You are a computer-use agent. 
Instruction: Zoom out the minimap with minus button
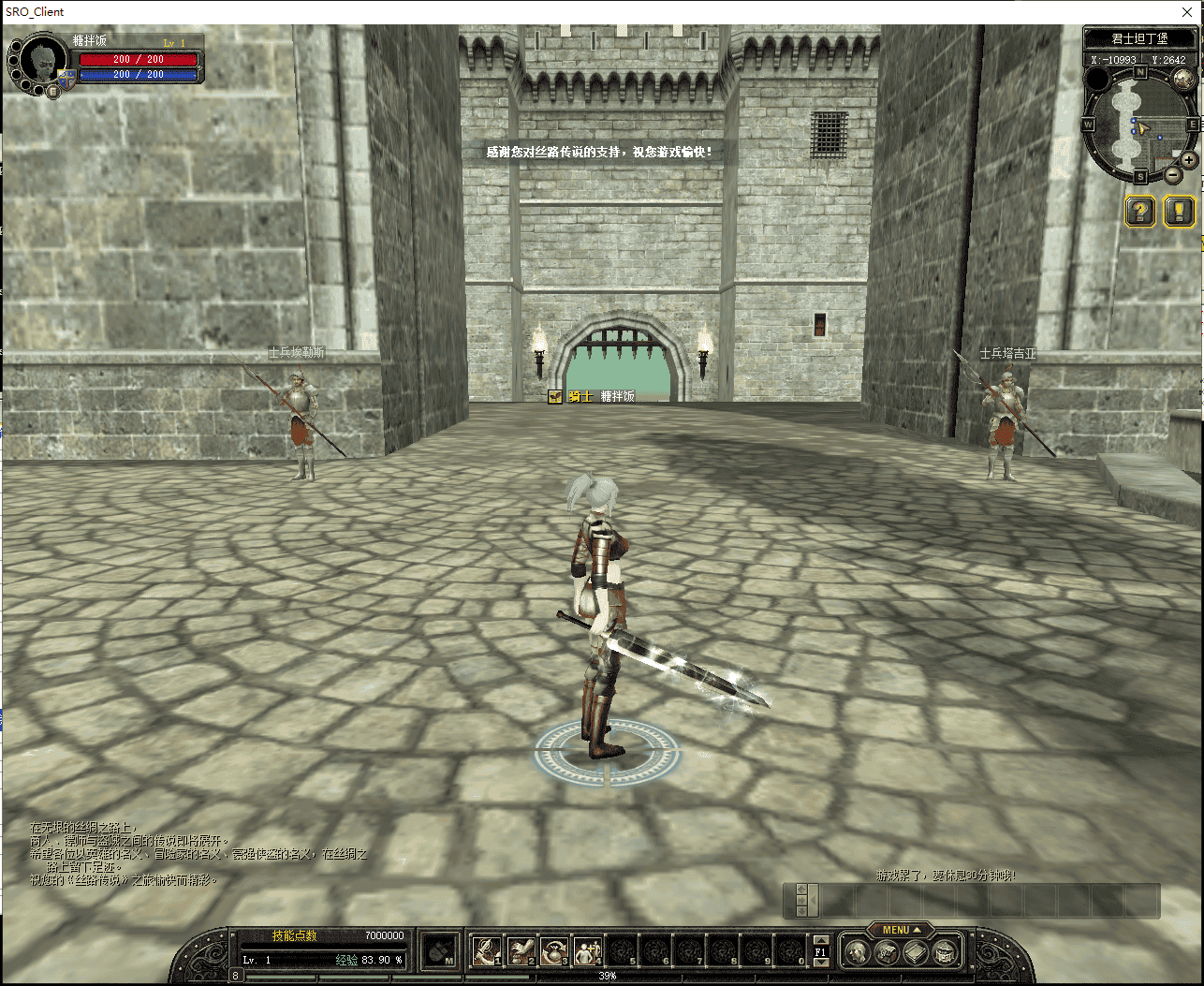[x=1173, y=174]
